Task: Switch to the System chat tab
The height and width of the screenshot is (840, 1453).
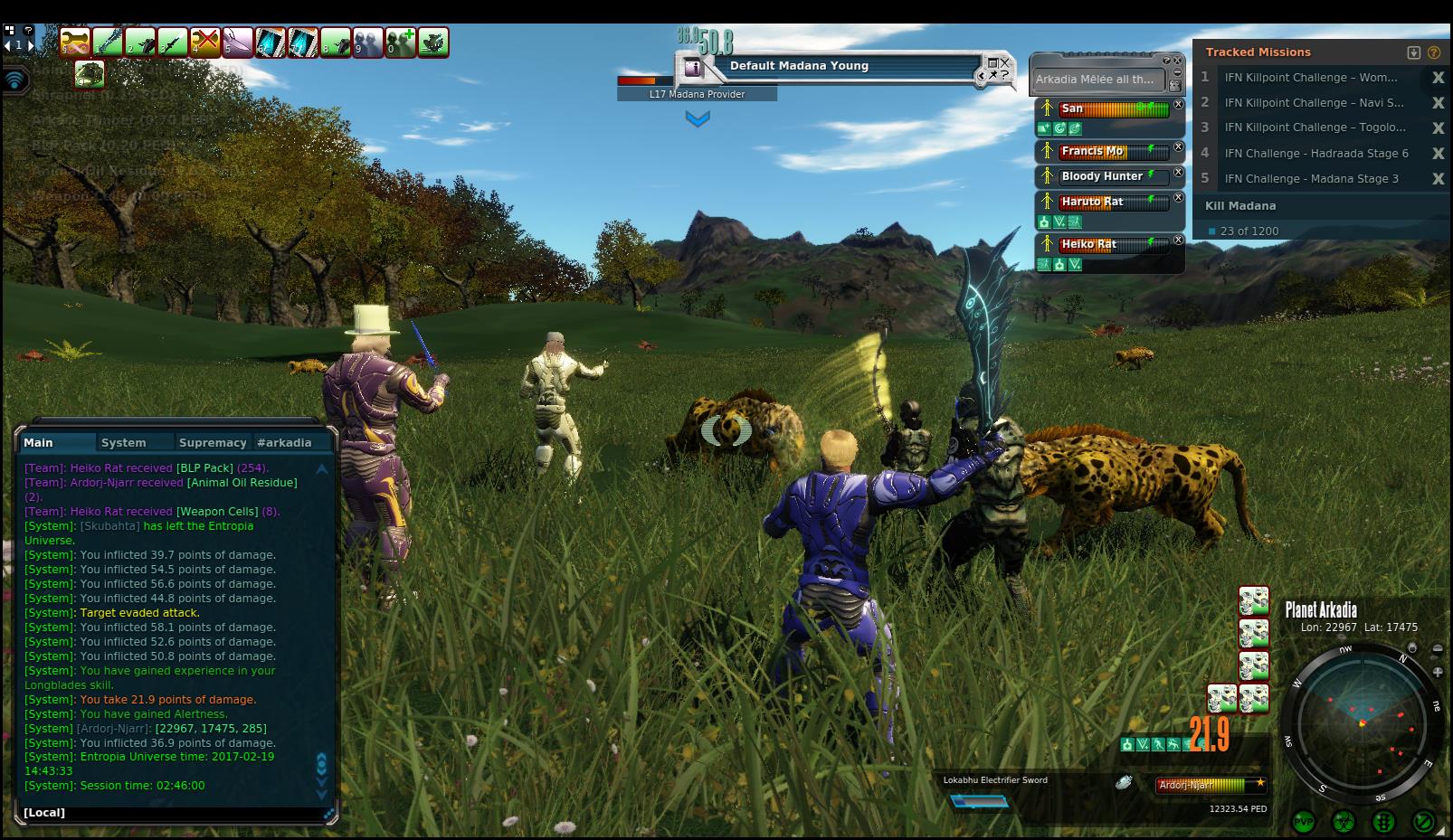Action: click(x=124, y=443)
